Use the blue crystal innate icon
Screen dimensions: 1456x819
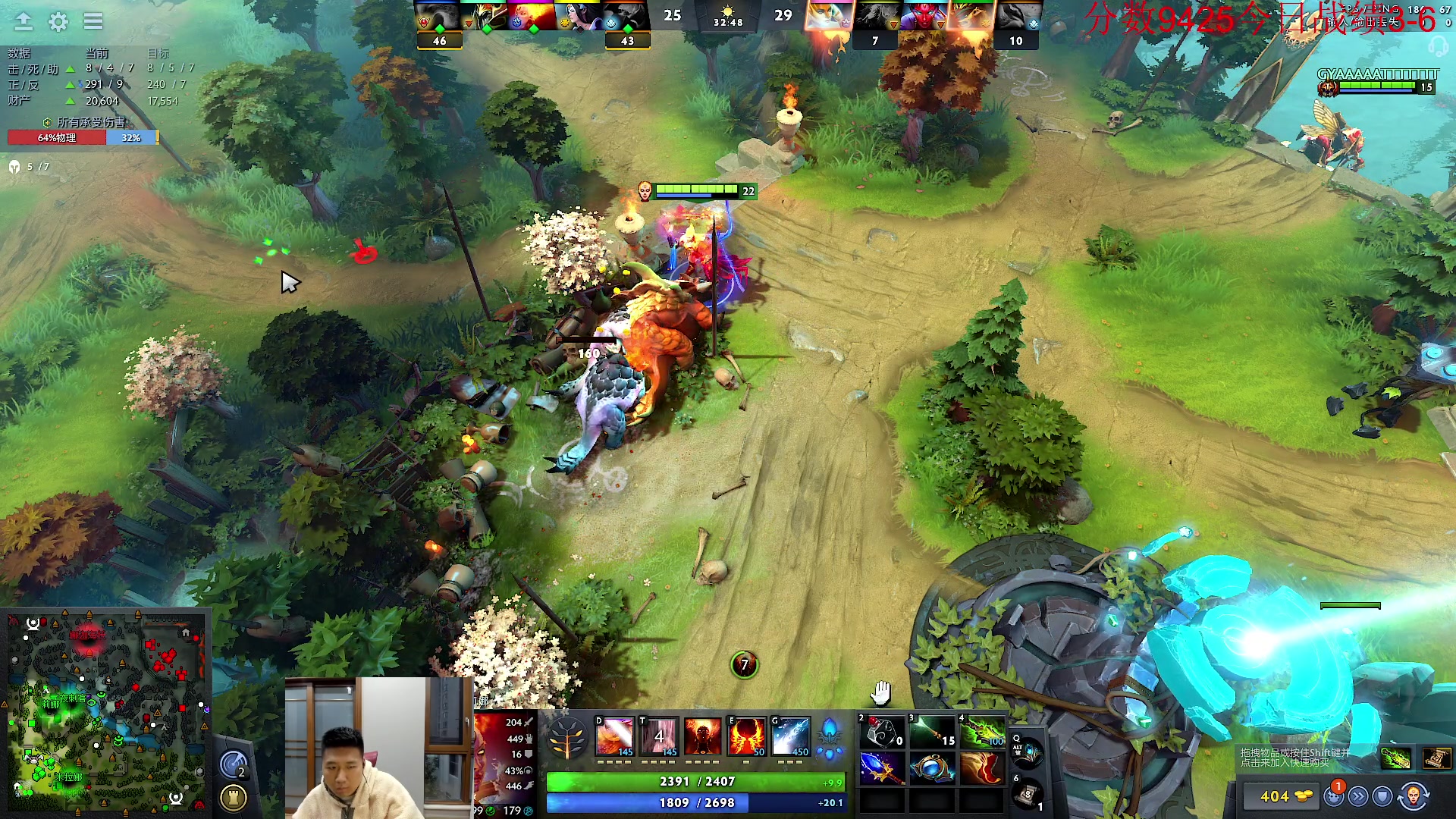[830, 737]
